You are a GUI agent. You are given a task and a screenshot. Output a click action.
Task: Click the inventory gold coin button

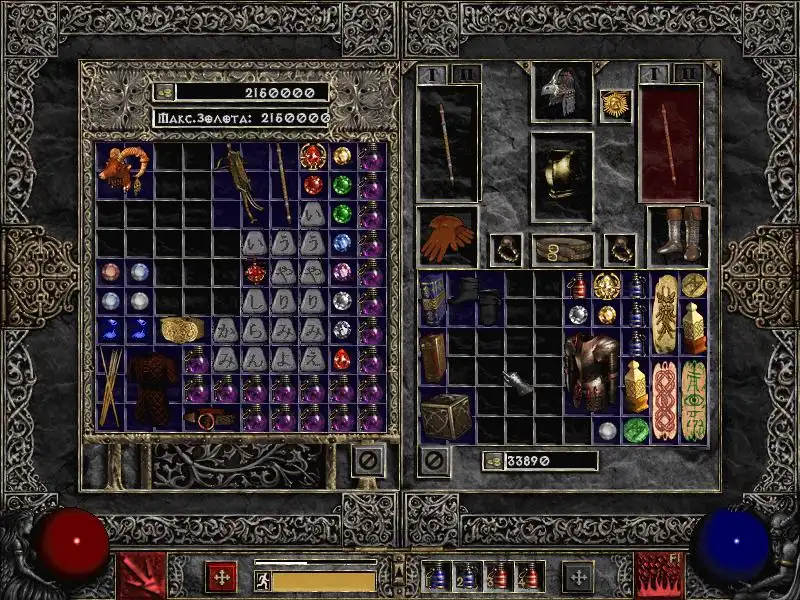click(x=492, y=461)
